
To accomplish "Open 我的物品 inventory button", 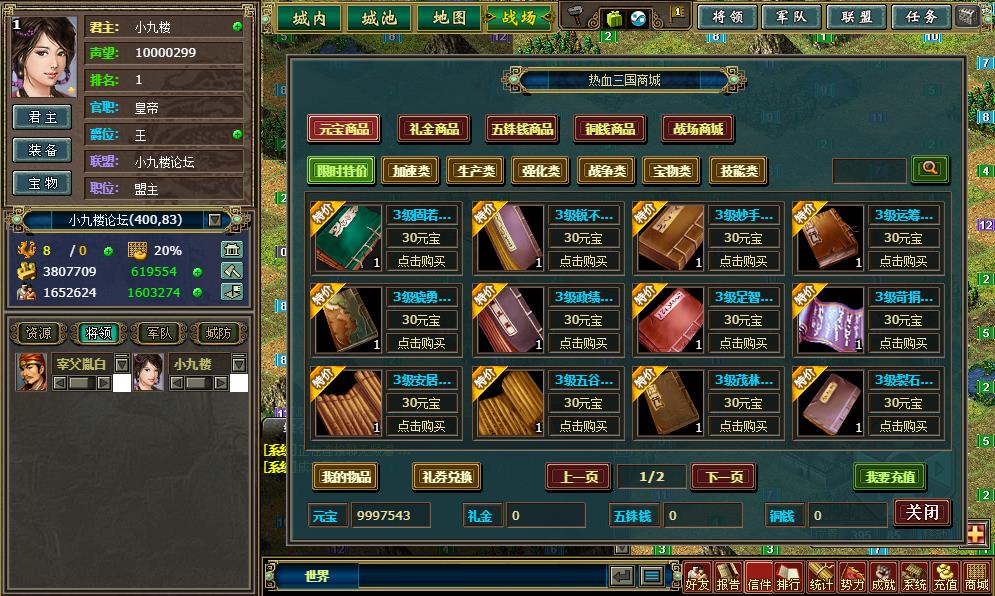I will tap(345, 477).
